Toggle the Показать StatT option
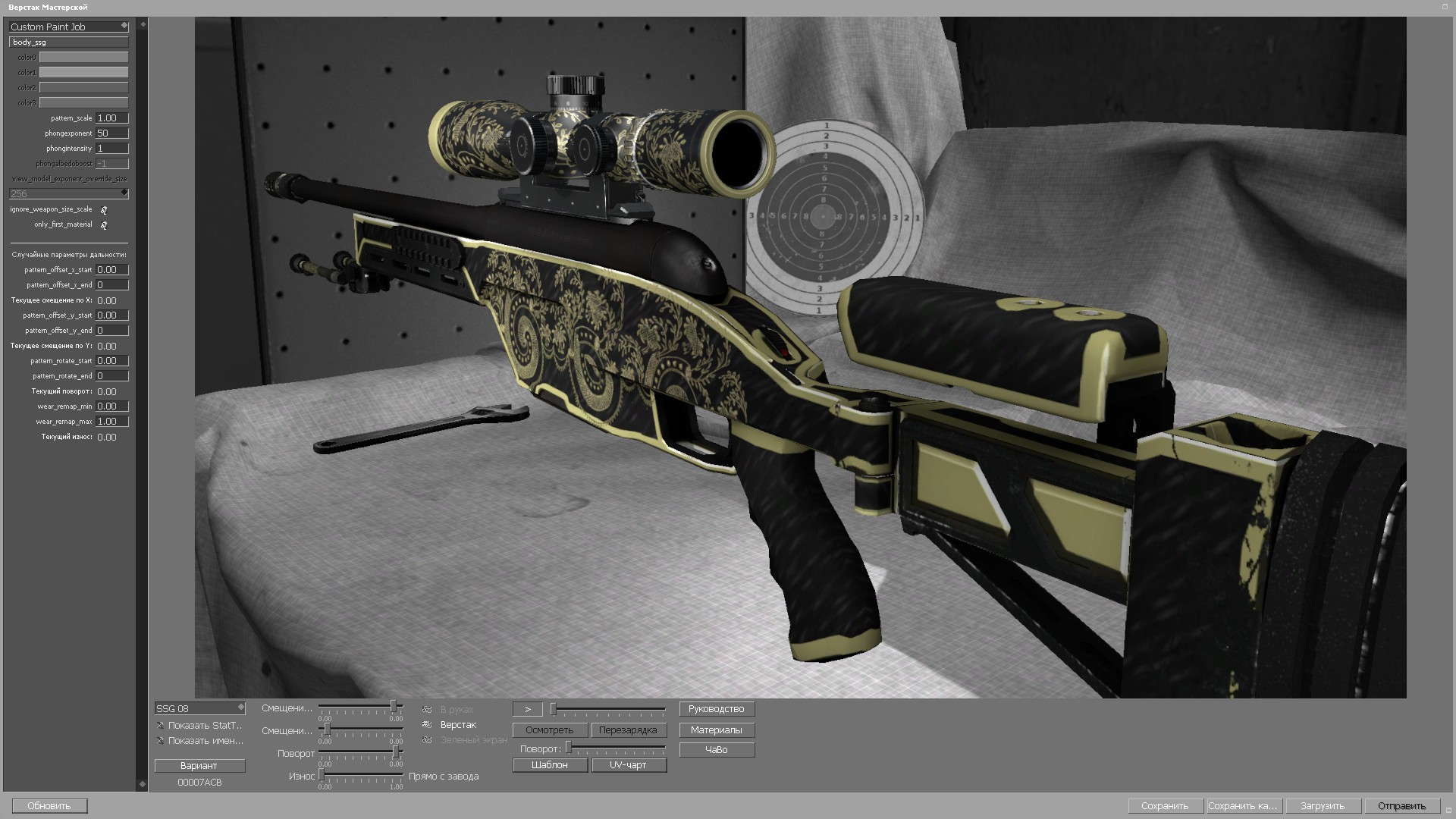Screen dimensions: 1456x819 point(161,725)
